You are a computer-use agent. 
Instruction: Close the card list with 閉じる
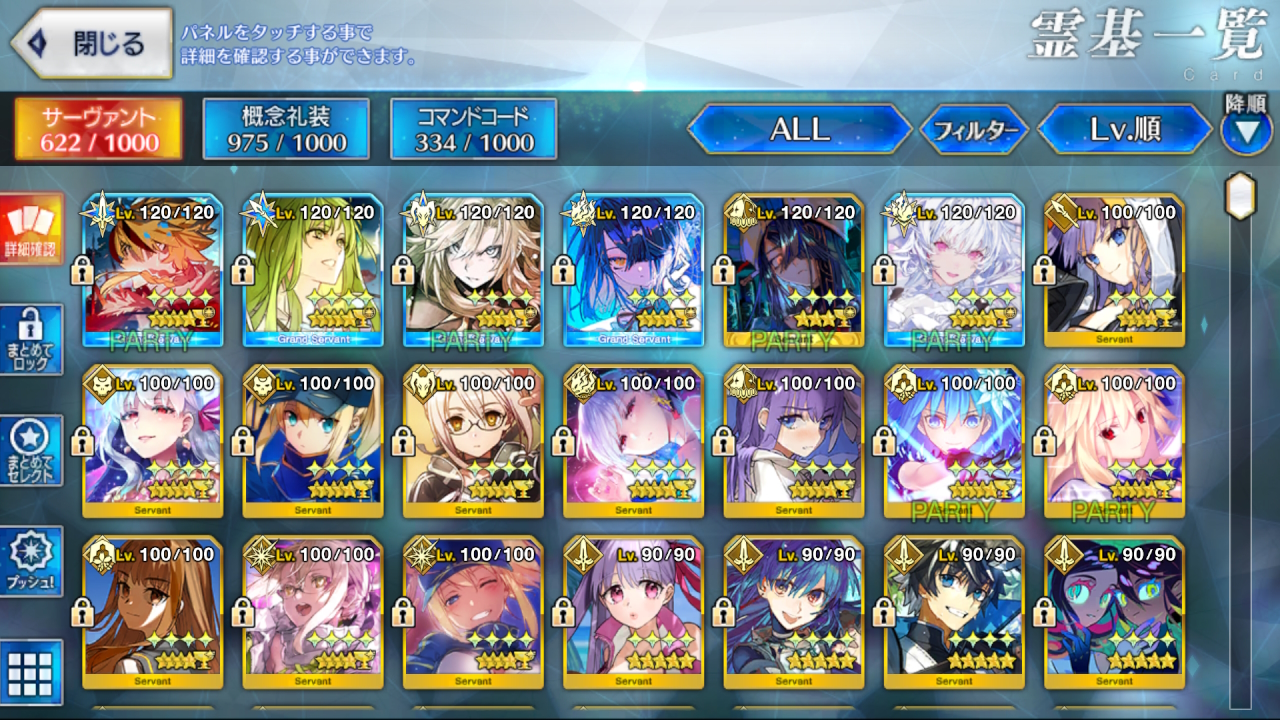(92, 43)
